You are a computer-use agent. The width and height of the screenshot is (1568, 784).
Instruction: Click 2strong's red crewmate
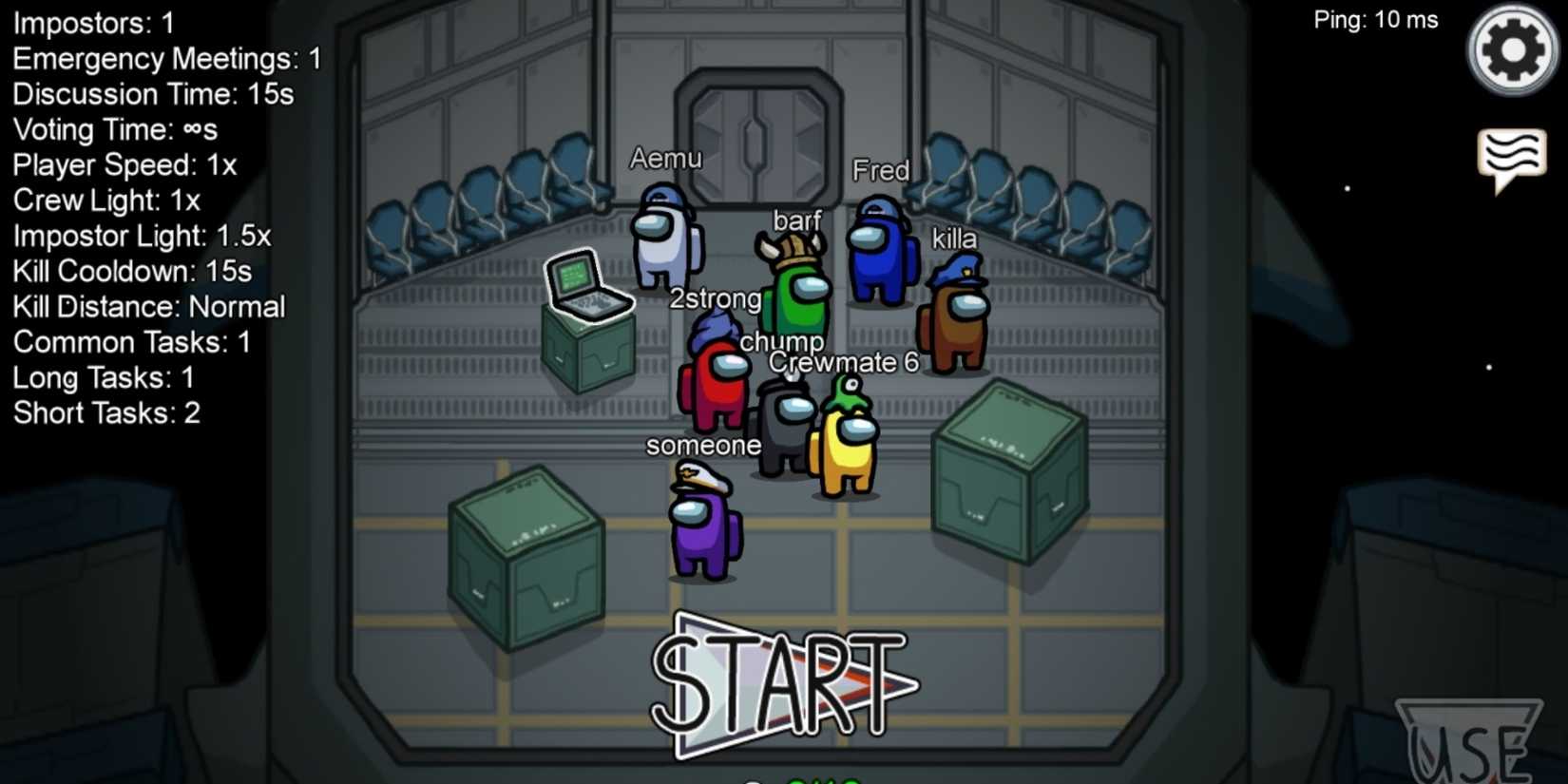[x=715, y=390]
